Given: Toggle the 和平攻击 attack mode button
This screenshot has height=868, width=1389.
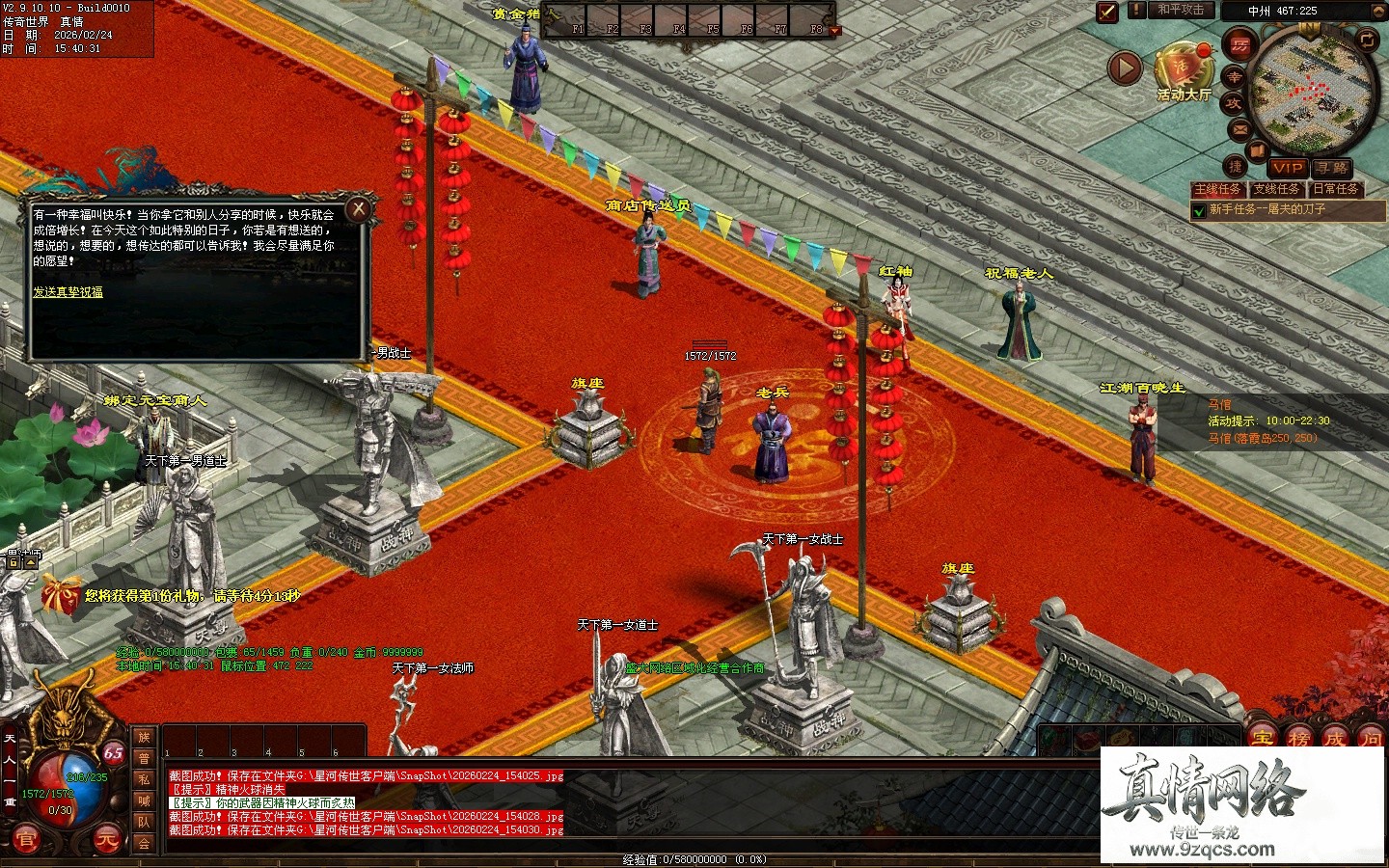Looking at the screenshot, I should (x=1181, y=10).
